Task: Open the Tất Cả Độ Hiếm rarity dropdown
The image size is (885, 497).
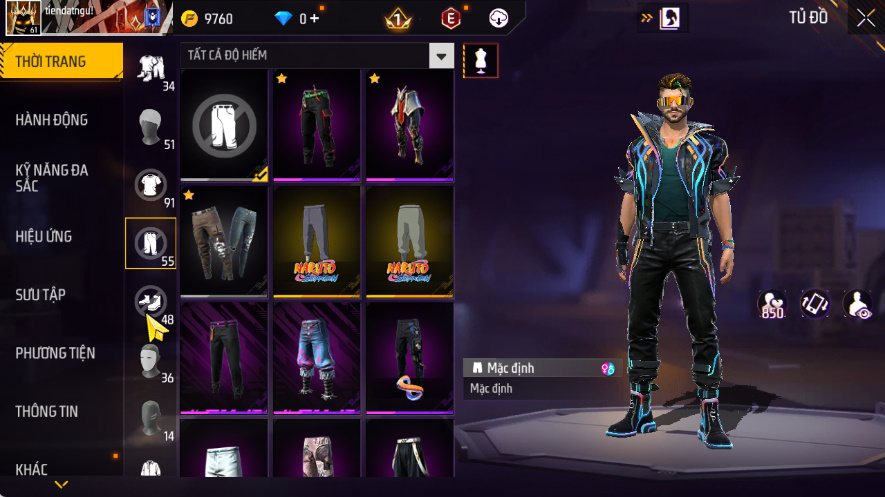Action: pyautogui.click(x=441, y=55)
